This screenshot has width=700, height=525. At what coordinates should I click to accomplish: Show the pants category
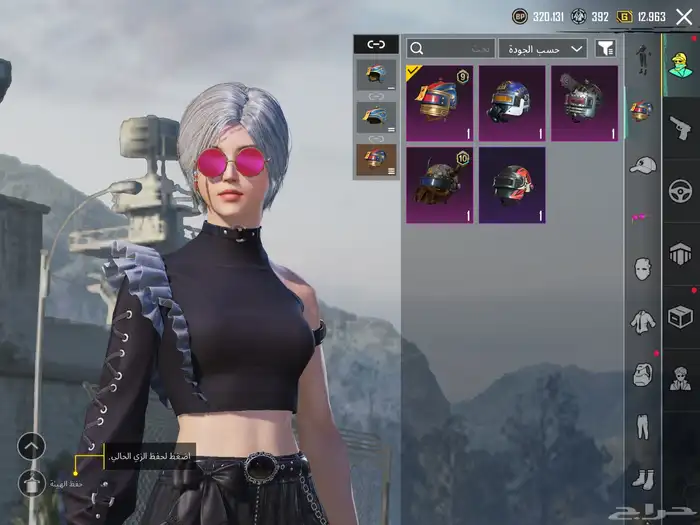click(x=642, y=427)
